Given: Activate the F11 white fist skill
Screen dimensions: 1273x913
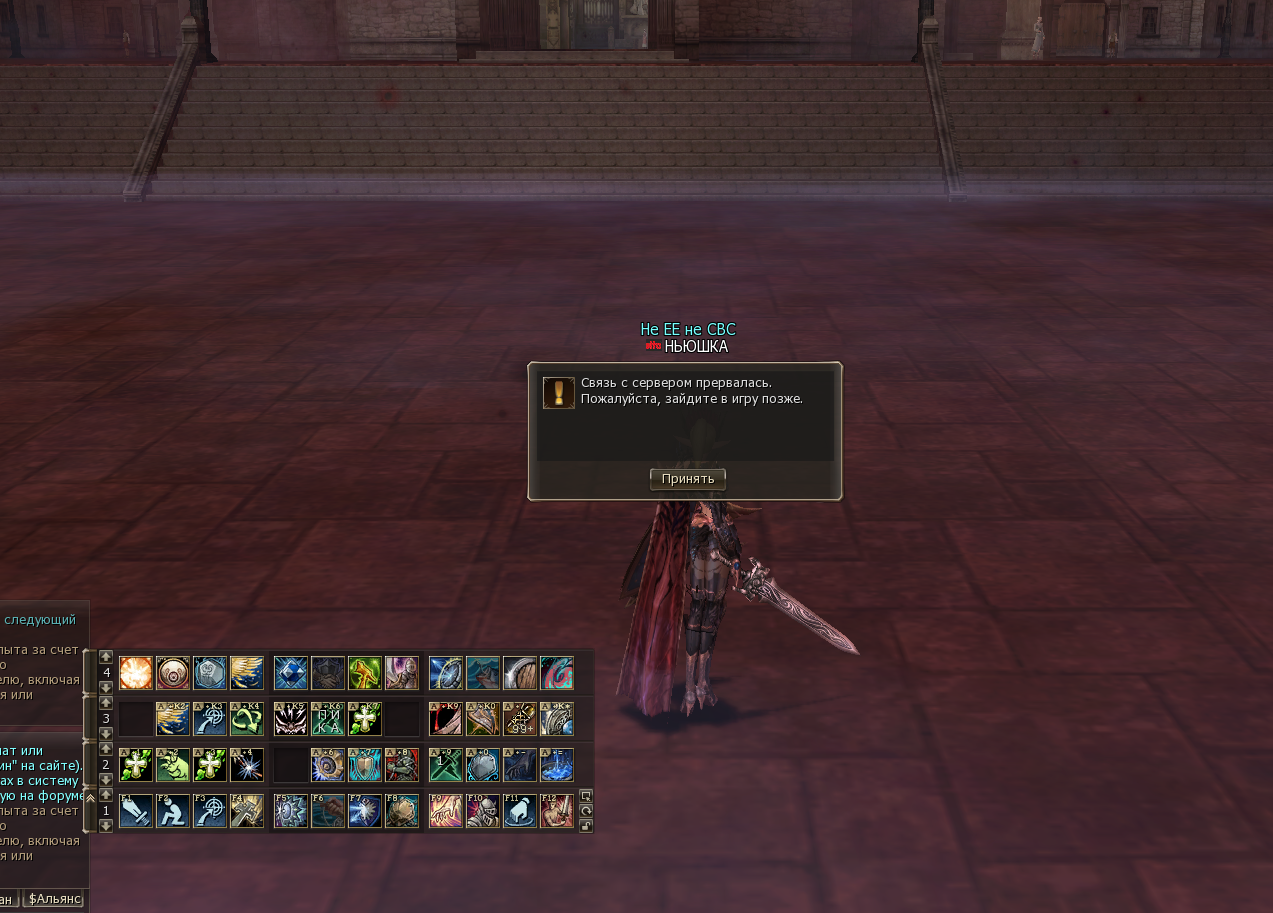Looking at the screenshot, I should [x=520, y=811].
